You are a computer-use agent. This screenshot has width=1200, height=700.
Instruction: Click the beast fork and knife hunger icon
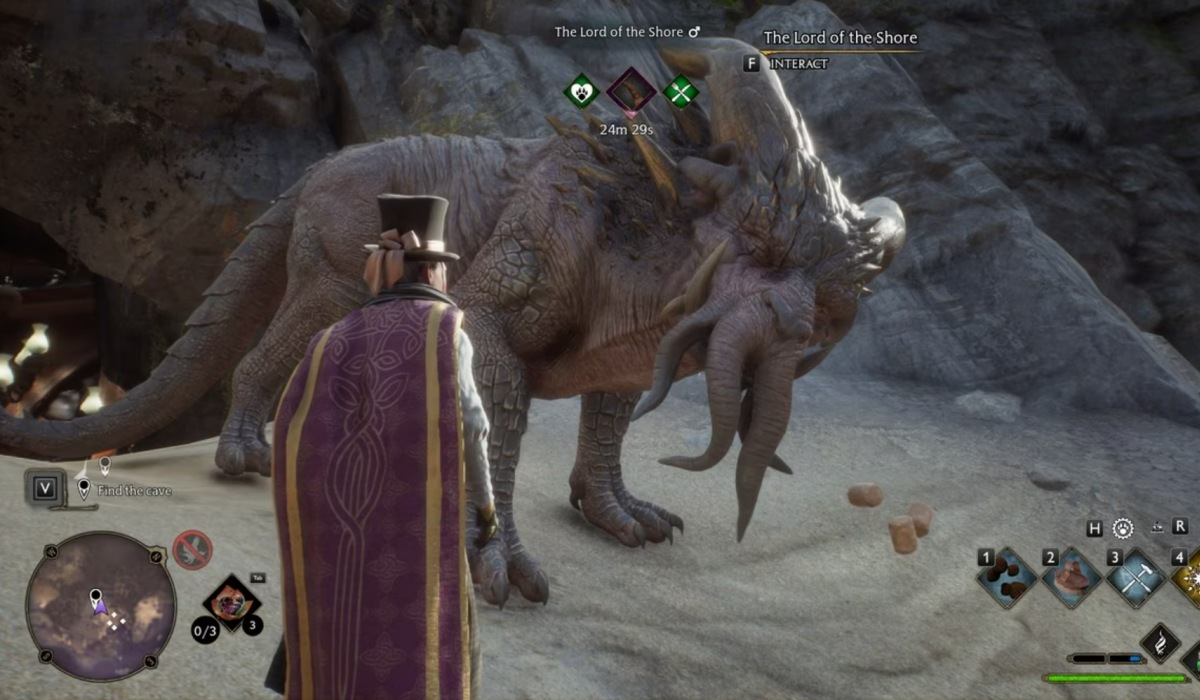[682, 93]
